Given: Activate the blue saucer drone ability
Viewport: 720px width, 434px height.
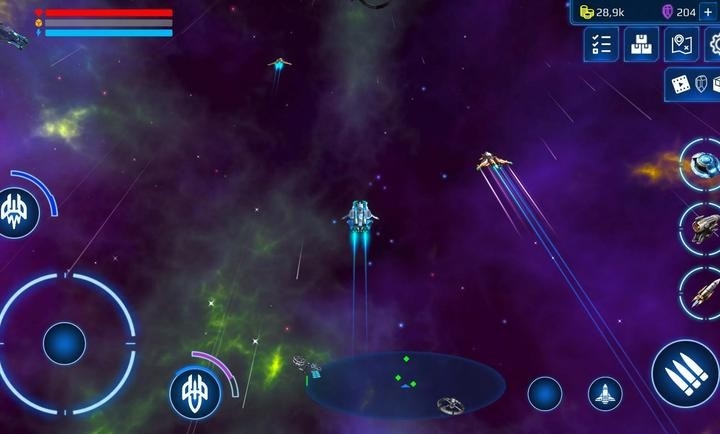Looking at the screenshot, I should pos(702,162).
